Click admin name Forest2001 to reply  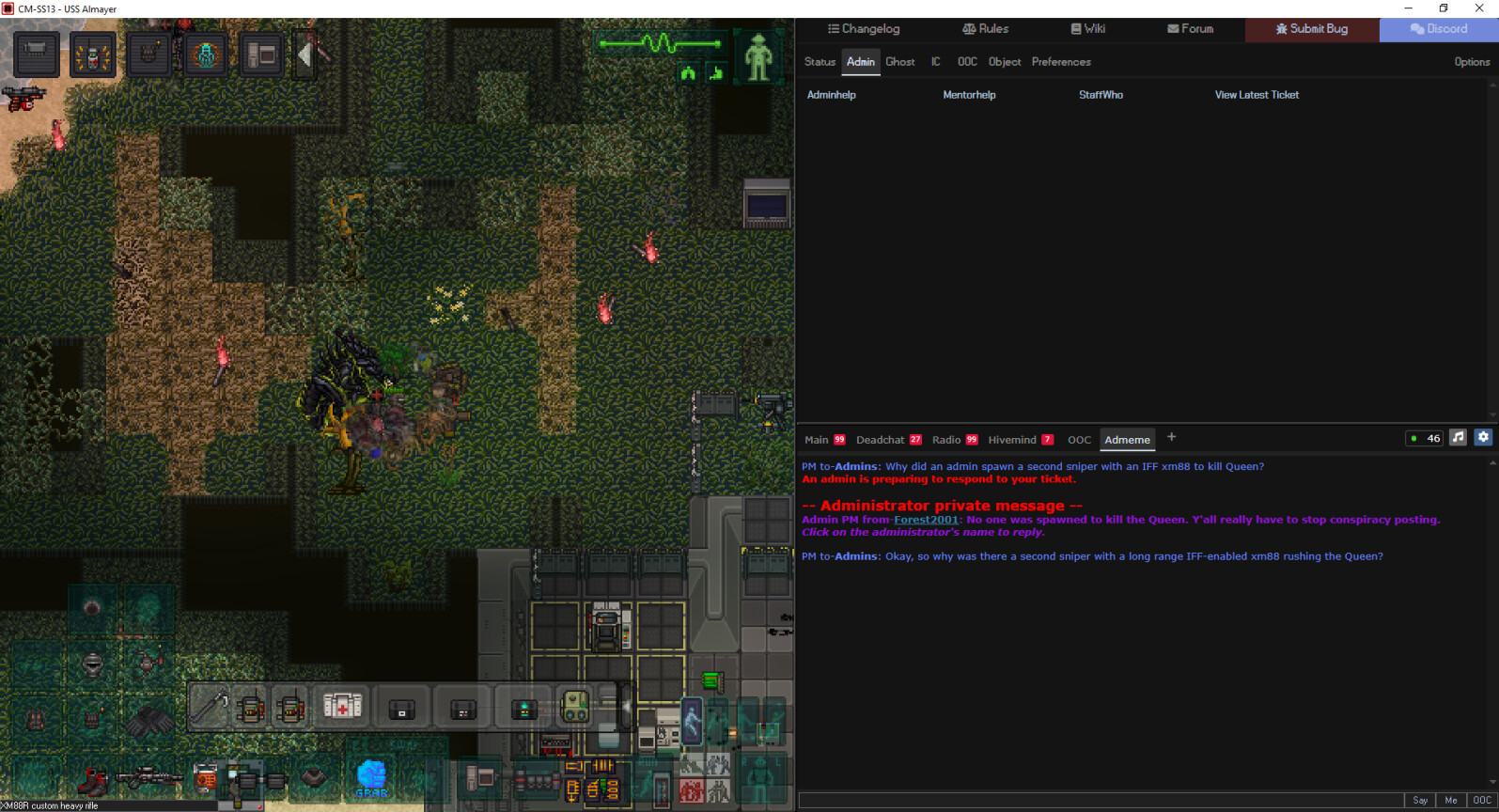click(x=926, y=520)
